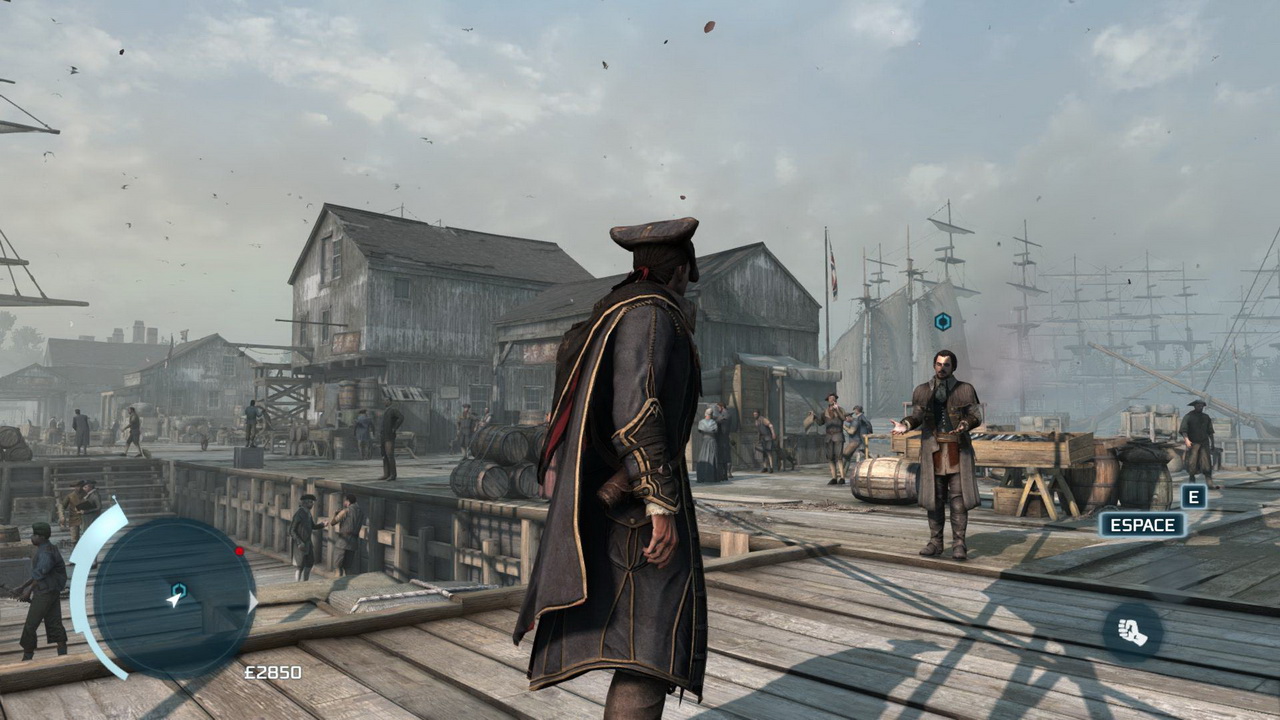Viewport: 1280px width, 720px height.
Task: Activate the fist unarmed-weapon icon
Action: 1132,632
